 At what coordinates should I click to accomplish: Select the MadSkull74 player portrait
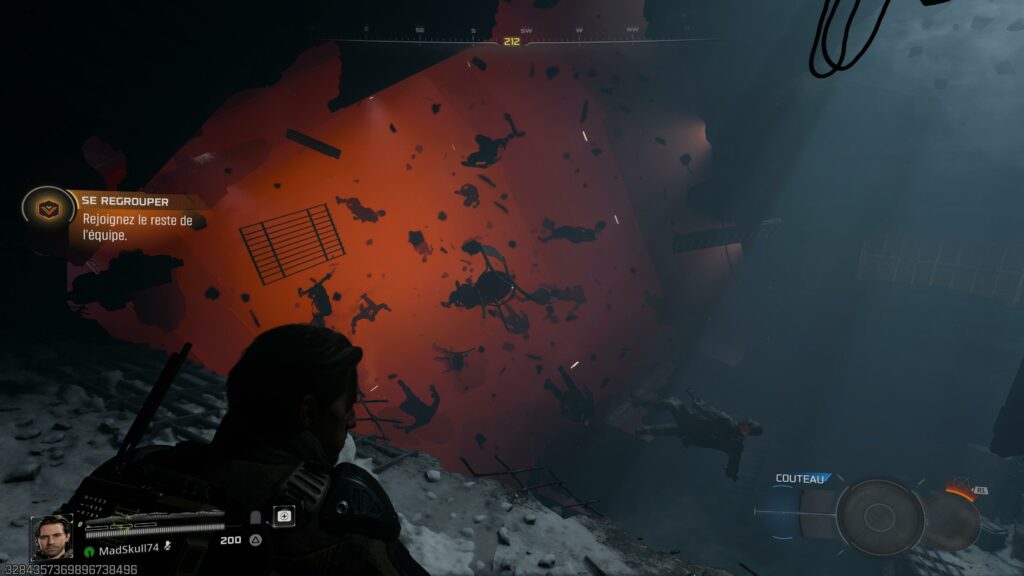click(51, 537)
